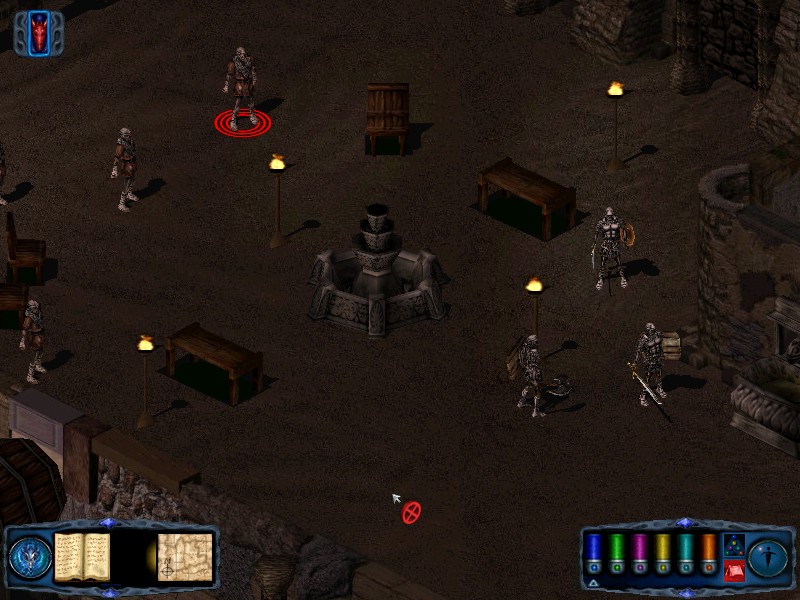Open the colored spheres triangle icon
Screen dimensions: 800x600
point(733,545)
